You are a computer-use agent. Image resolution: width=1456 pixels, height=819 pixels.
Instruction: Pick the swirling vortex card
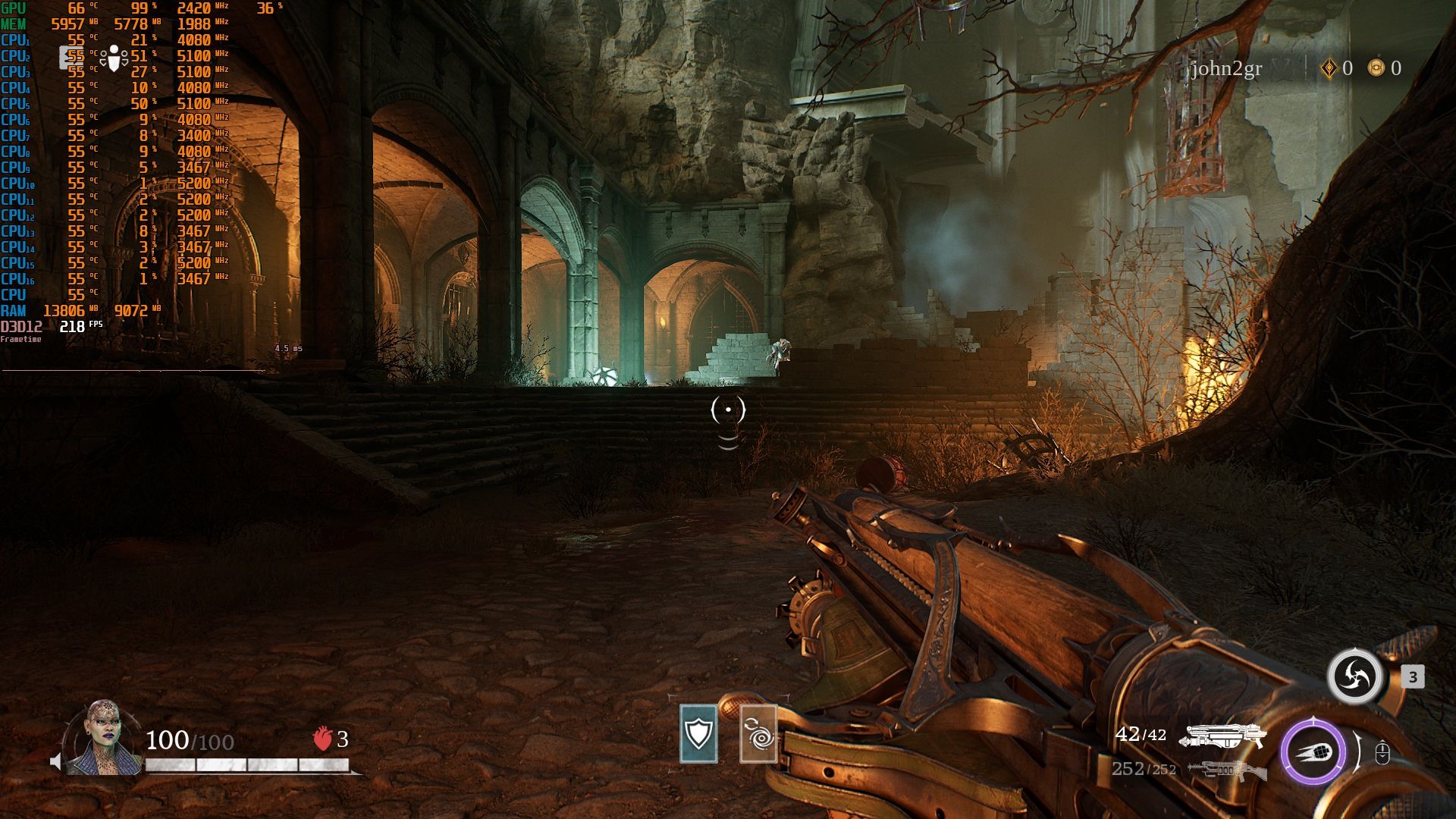[x=758, y=733]
